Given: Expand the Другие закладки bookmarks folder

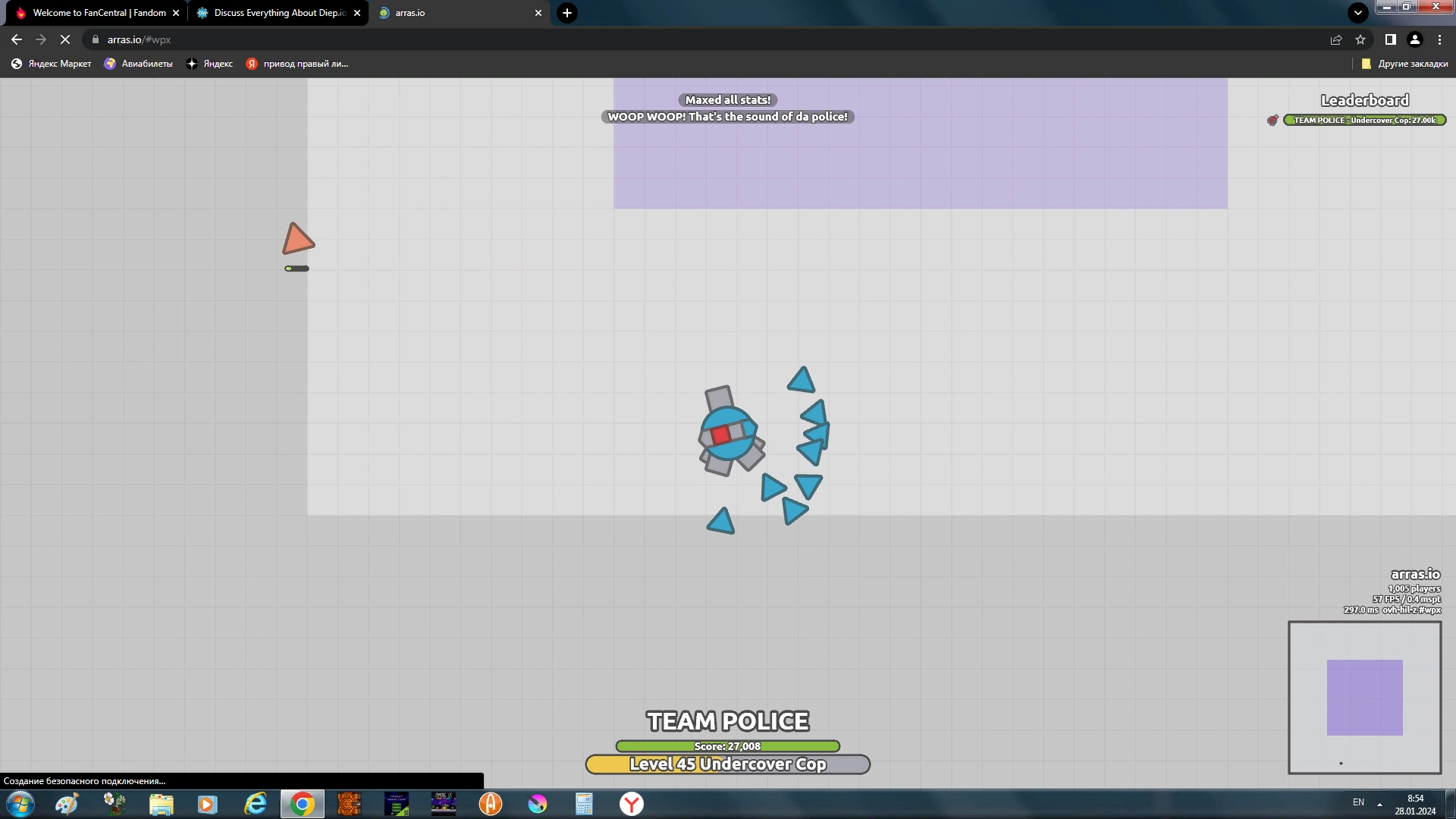Looking at the screenshot, I should tap(1407, 64).
